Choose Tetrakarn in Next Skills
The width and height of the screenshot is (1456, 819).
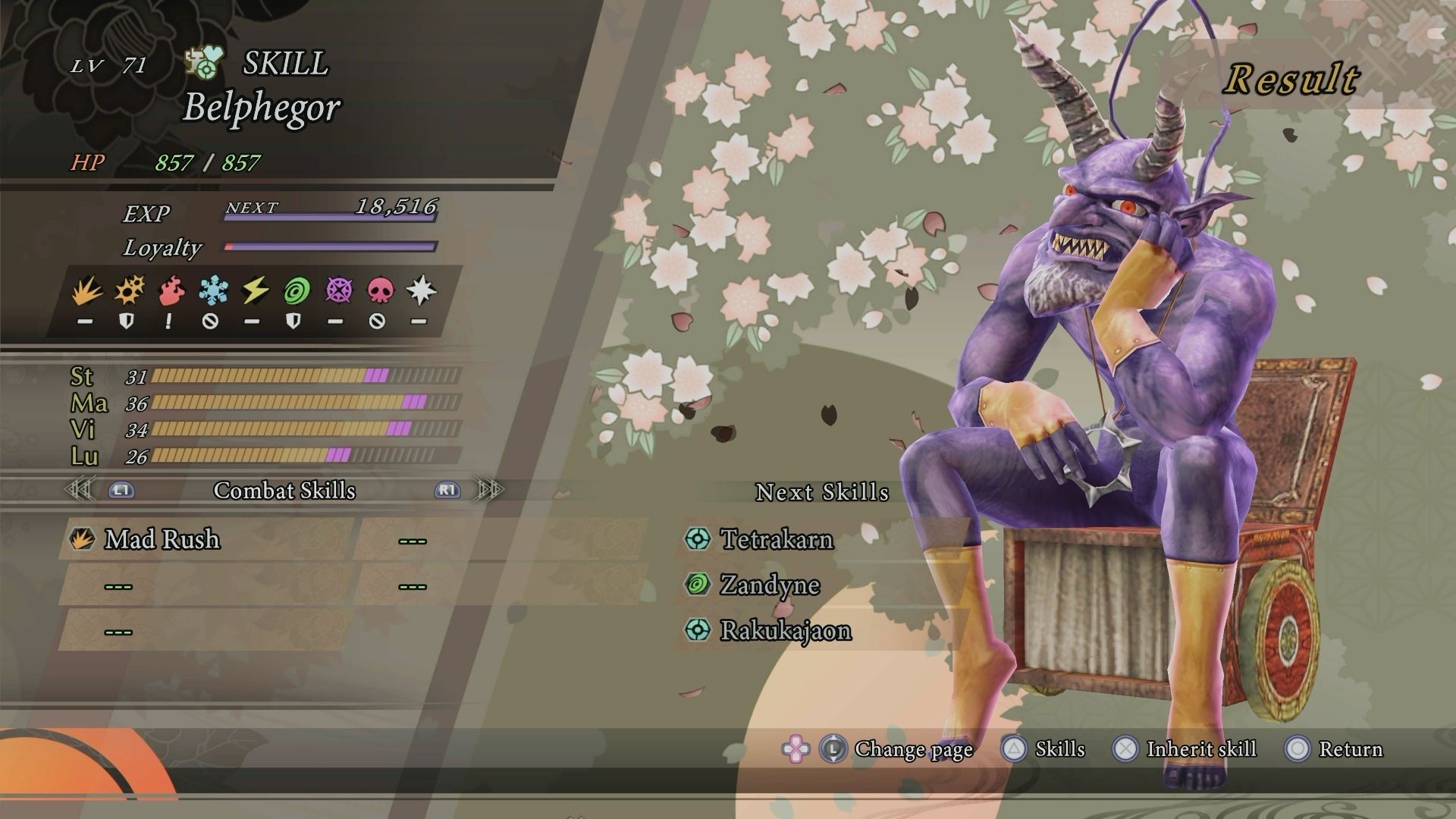tap(777, 539)
